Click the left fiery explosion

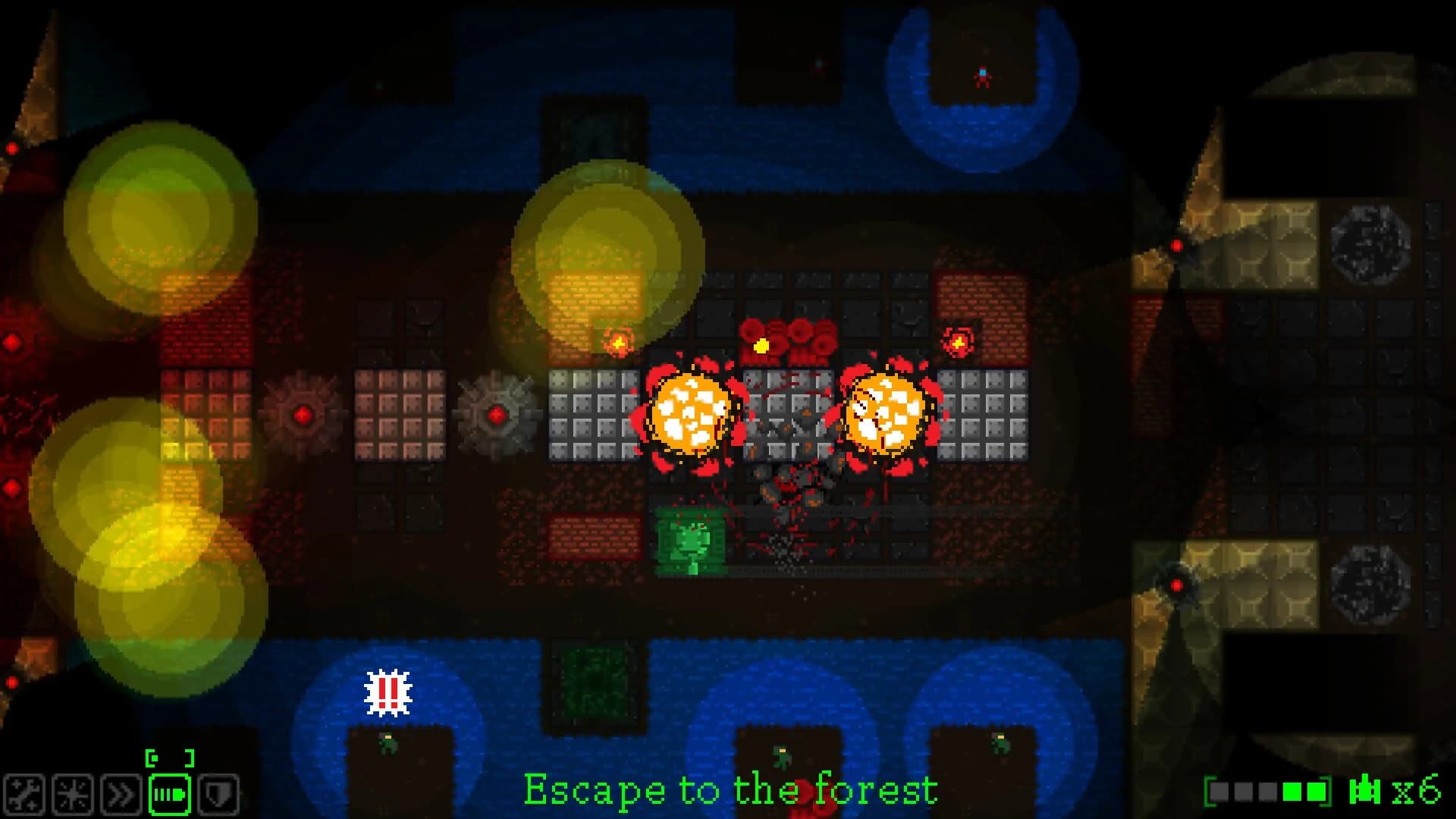(x=689, y=415)
